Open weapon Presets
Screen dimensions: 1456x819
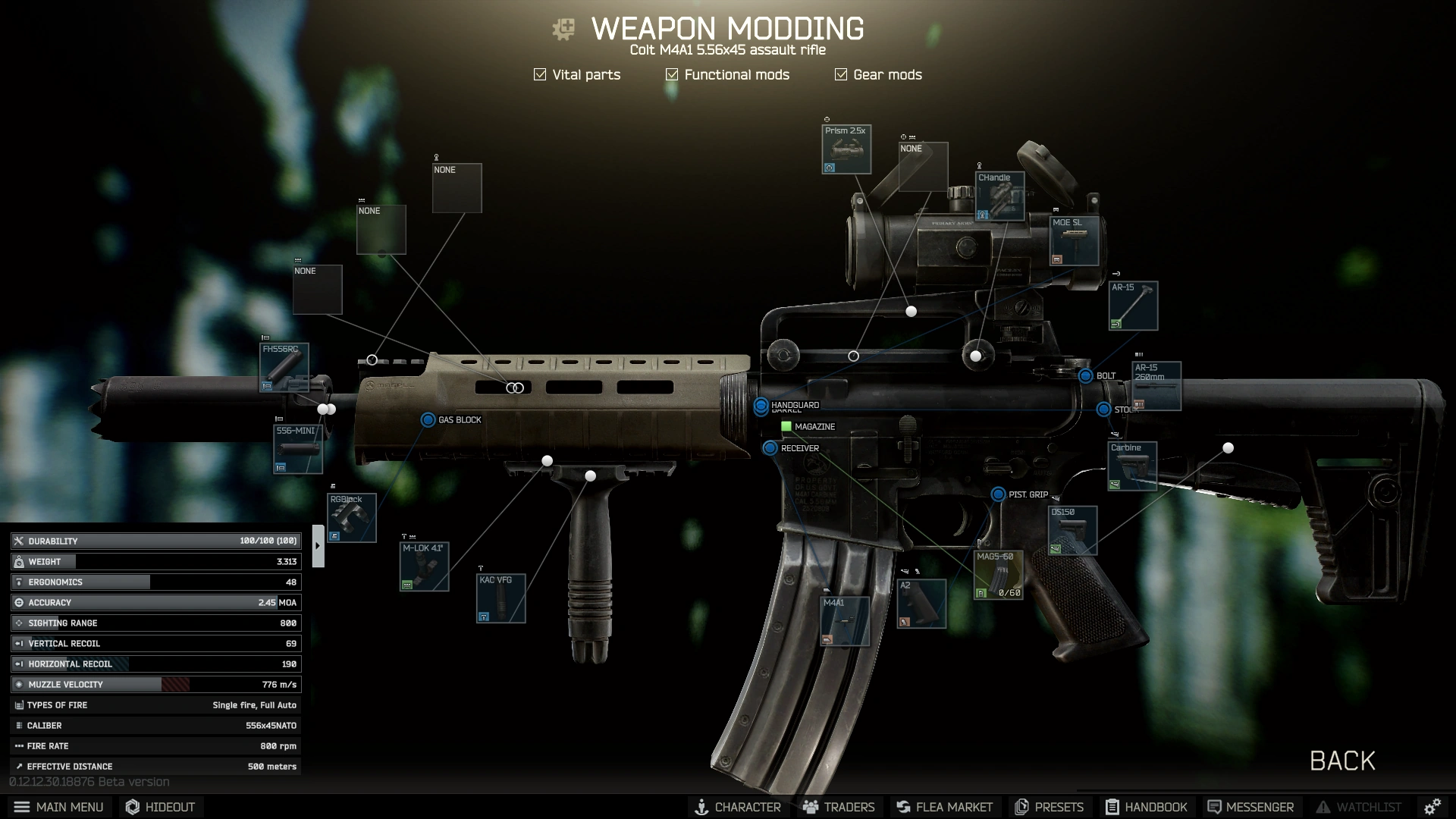(1050, 807)
